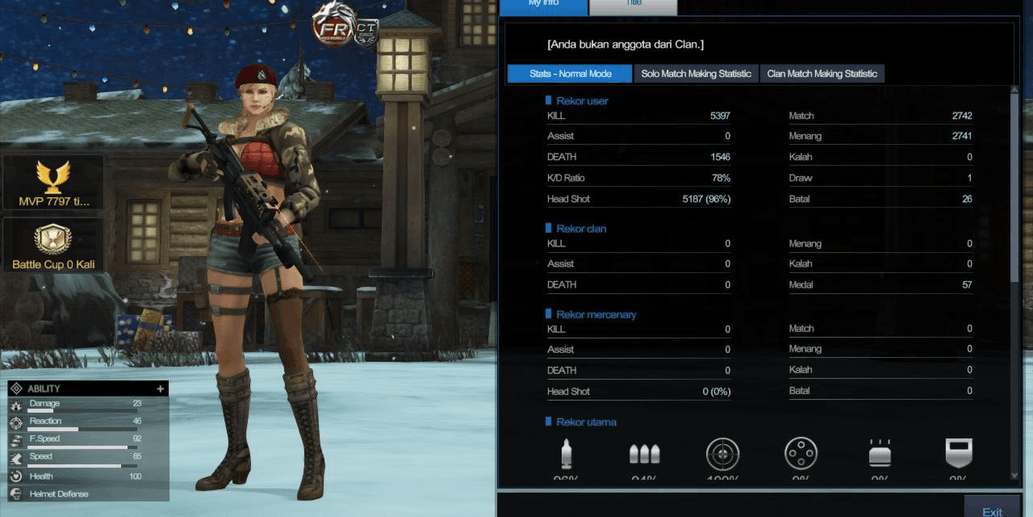The image size is (1033, 517).
Task: Open the Solo Match Making Statistic tab
Action: [x=696, y=74]
